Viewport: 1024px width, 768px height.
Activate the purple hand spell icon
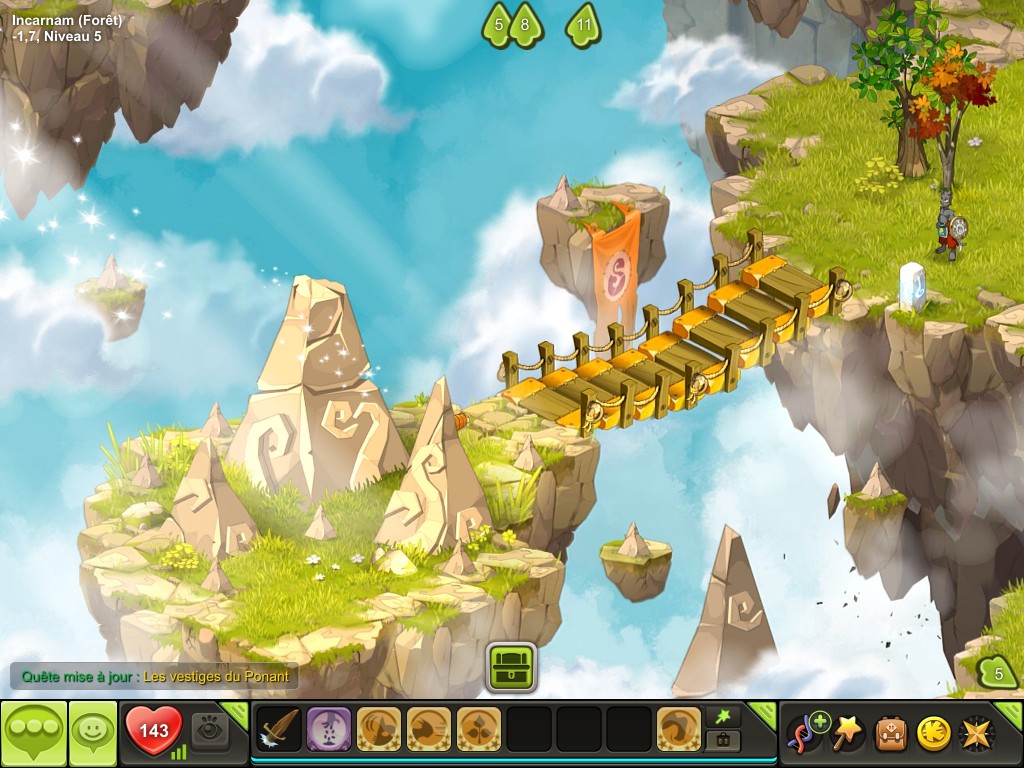[329, 729]
